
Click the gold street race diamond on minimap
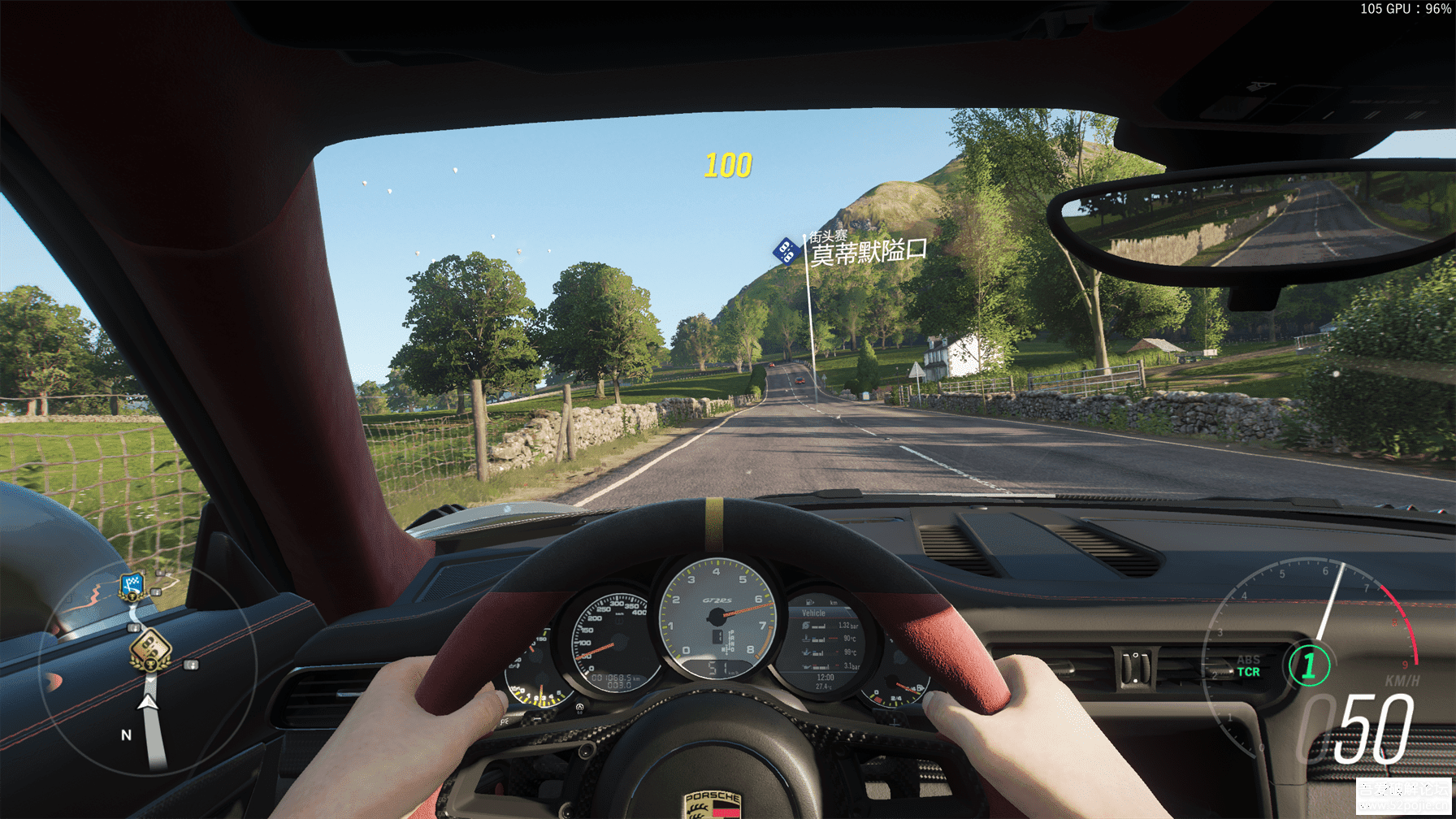tap(150, 649)
